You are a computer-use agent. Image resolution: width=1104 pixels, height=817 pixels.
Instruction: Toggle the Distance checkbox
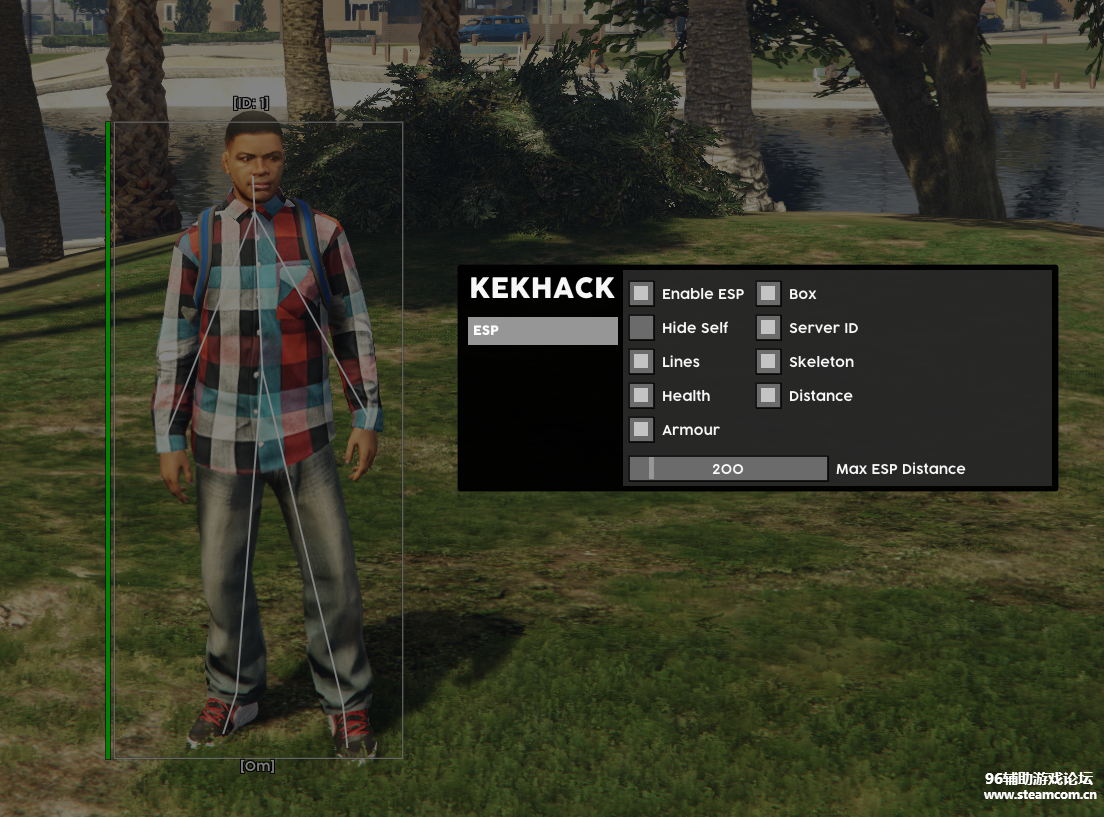(768, 396)
